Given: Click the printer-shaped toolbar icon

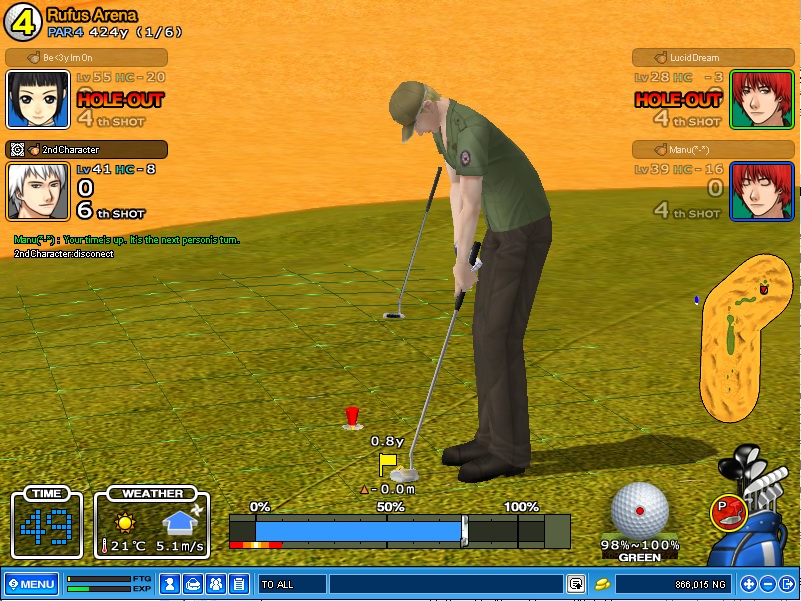Looking at the screenshot, I should click(193, 584).
